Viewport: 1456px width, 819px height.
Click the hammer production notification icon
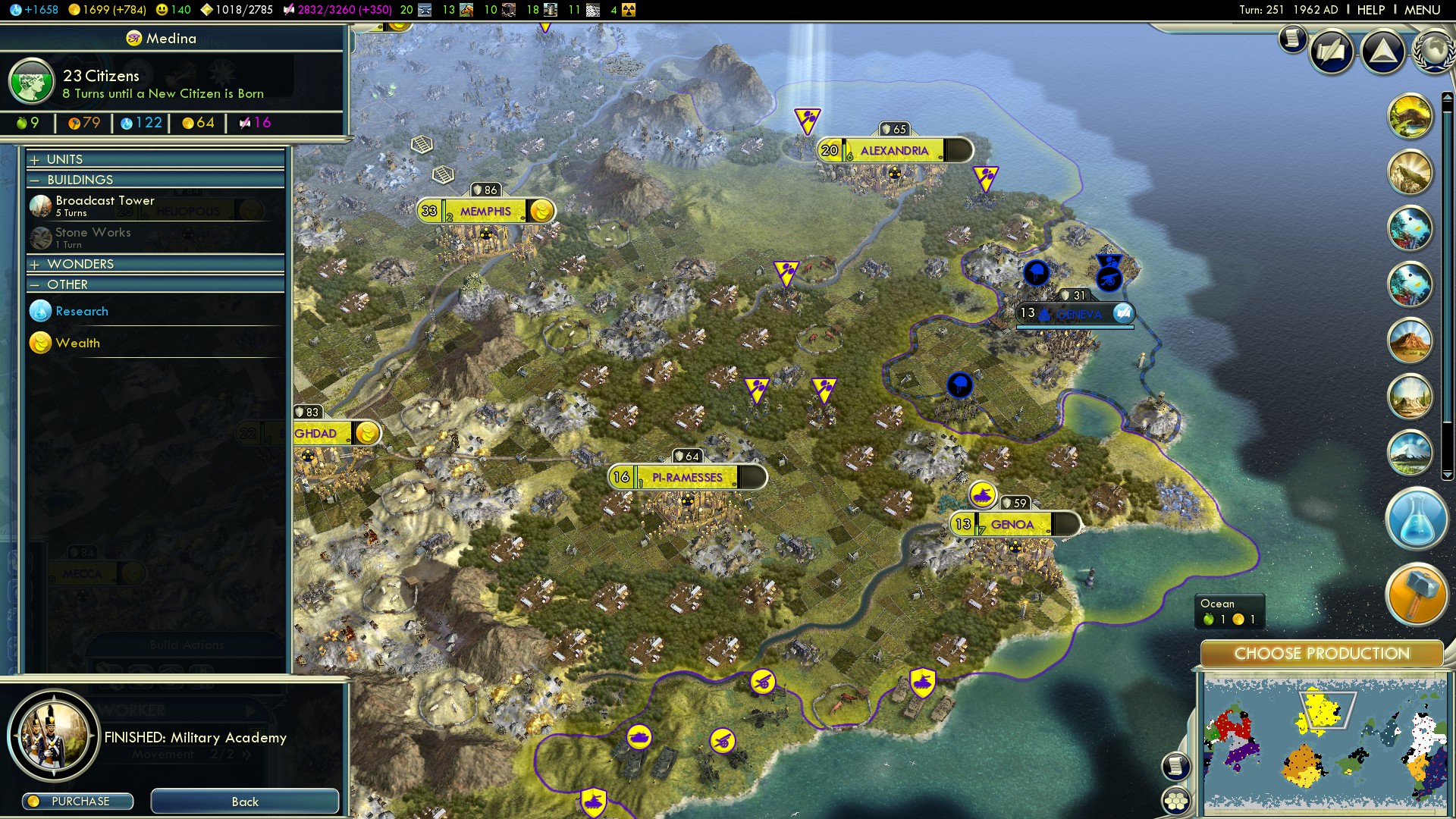(x=1415, y=593)
